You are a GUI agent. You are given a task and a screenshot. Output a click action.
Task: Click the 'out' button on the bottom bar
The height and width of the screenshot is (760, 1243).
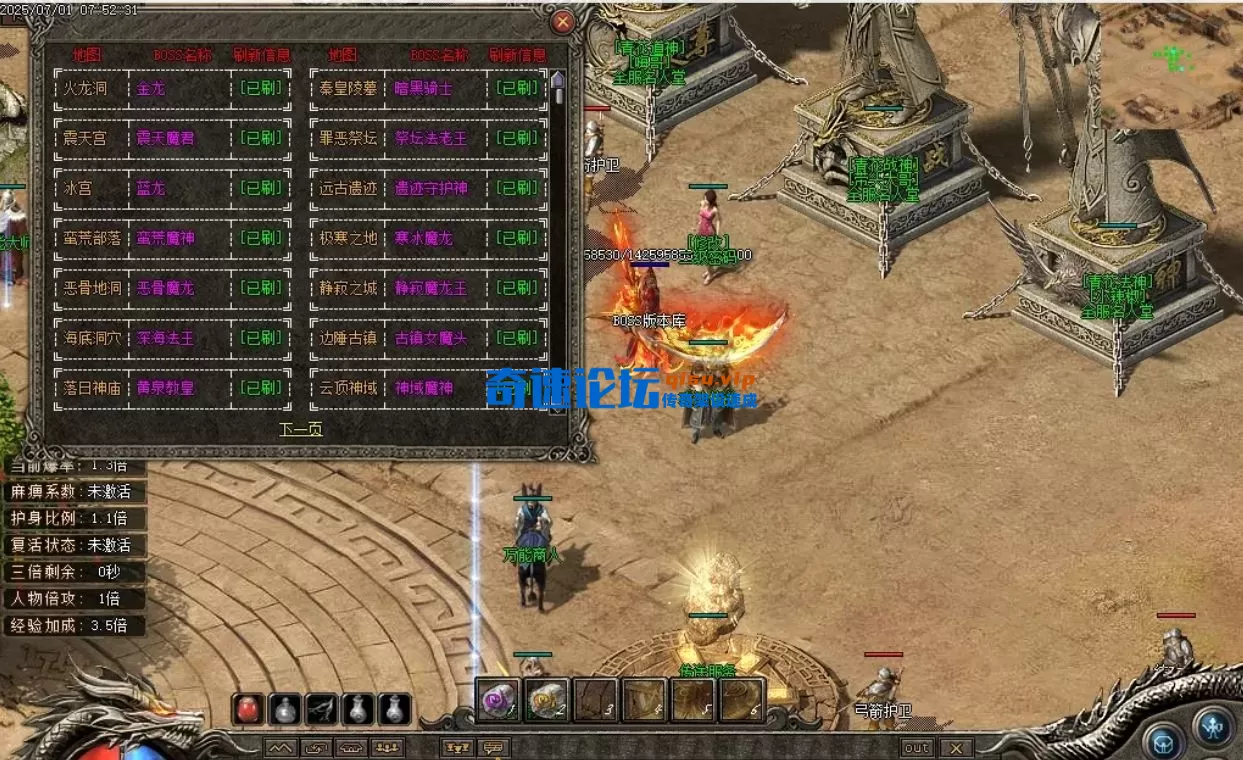coord(917,748)
